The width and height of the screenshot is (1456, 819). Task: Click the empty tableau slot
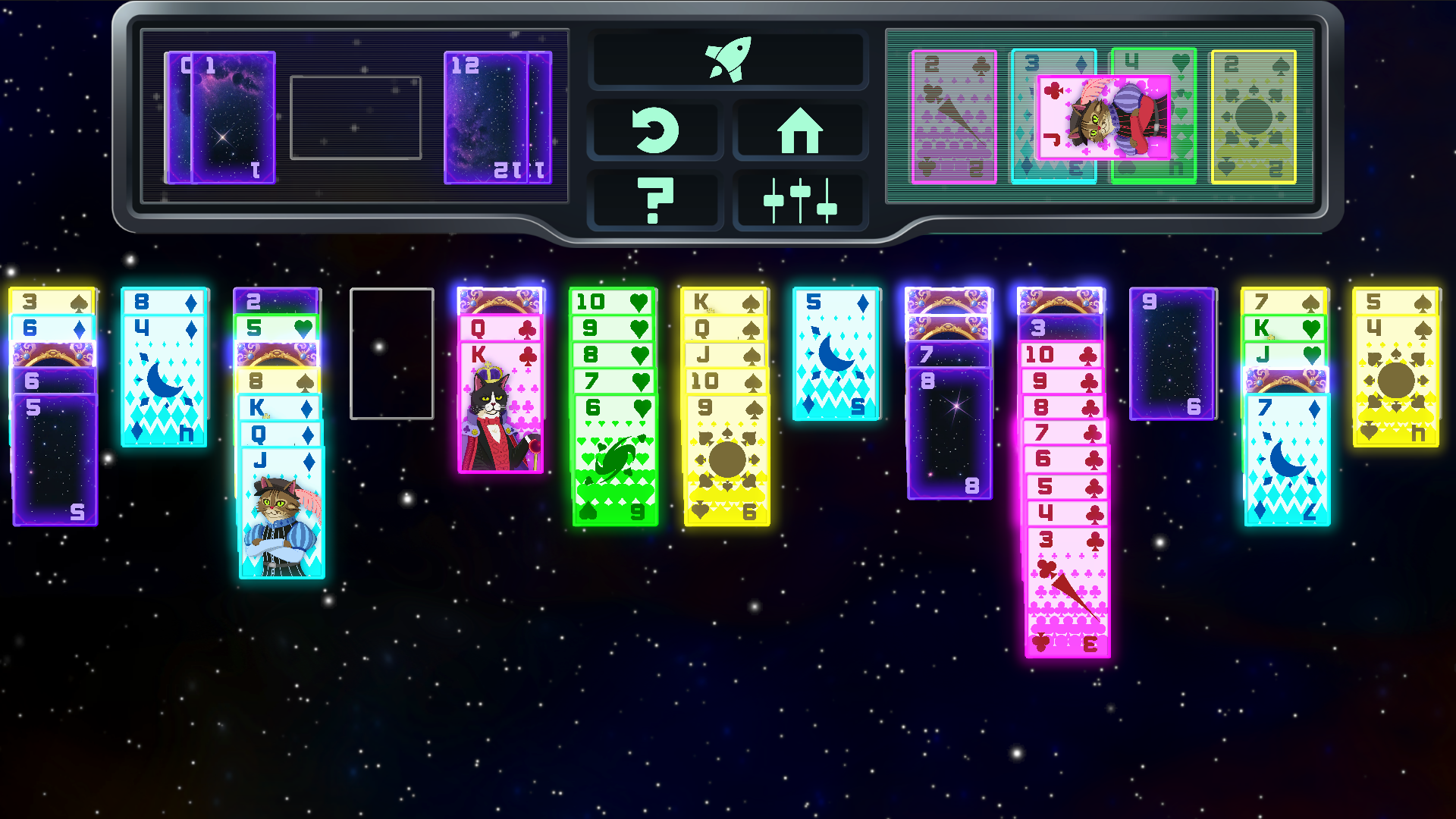(x=392, y=353)
